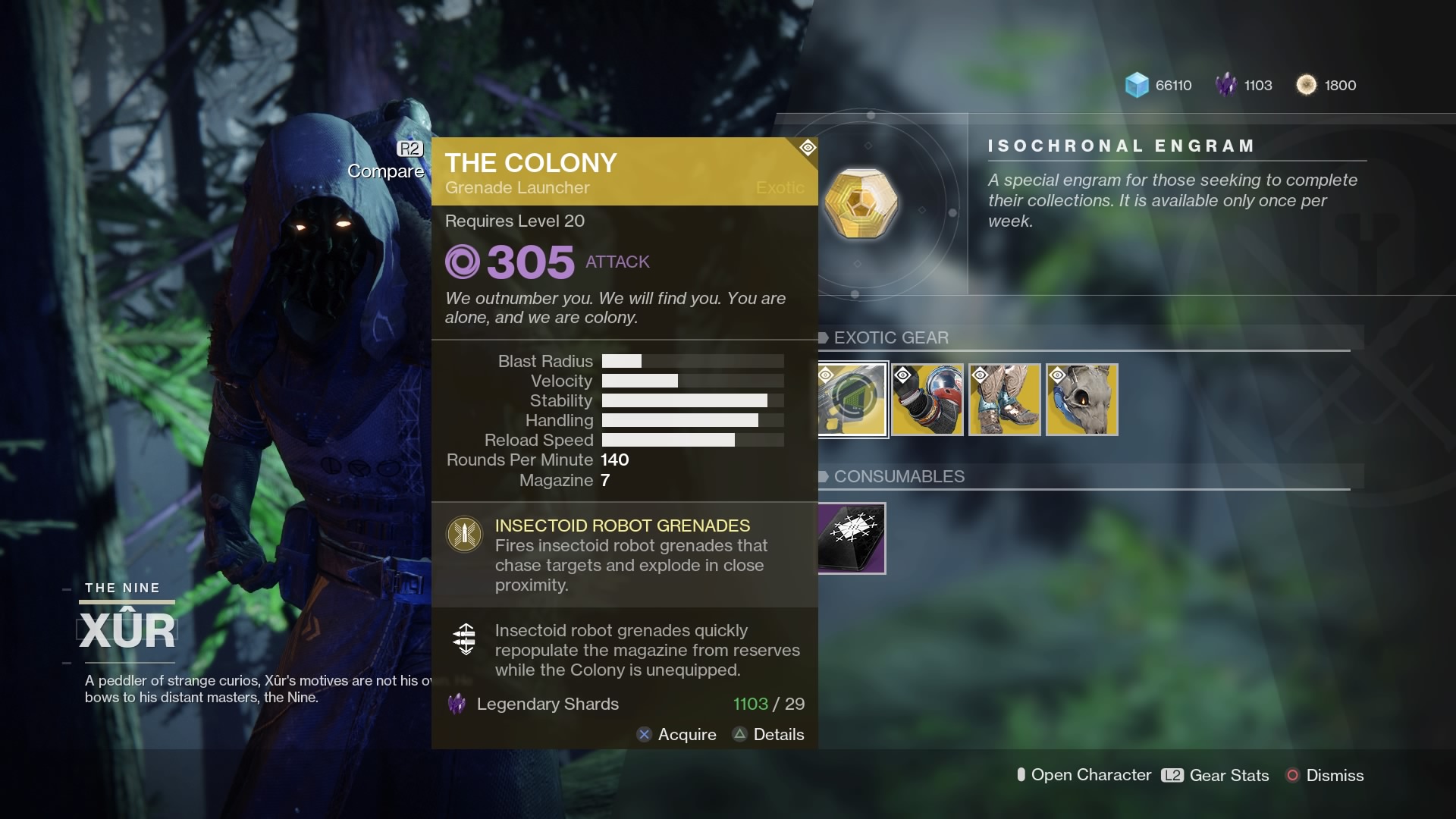Screen dimensions: 1456x819
Task: Click the Serve the Colony magazine perk icon
Action: [464, 639]
